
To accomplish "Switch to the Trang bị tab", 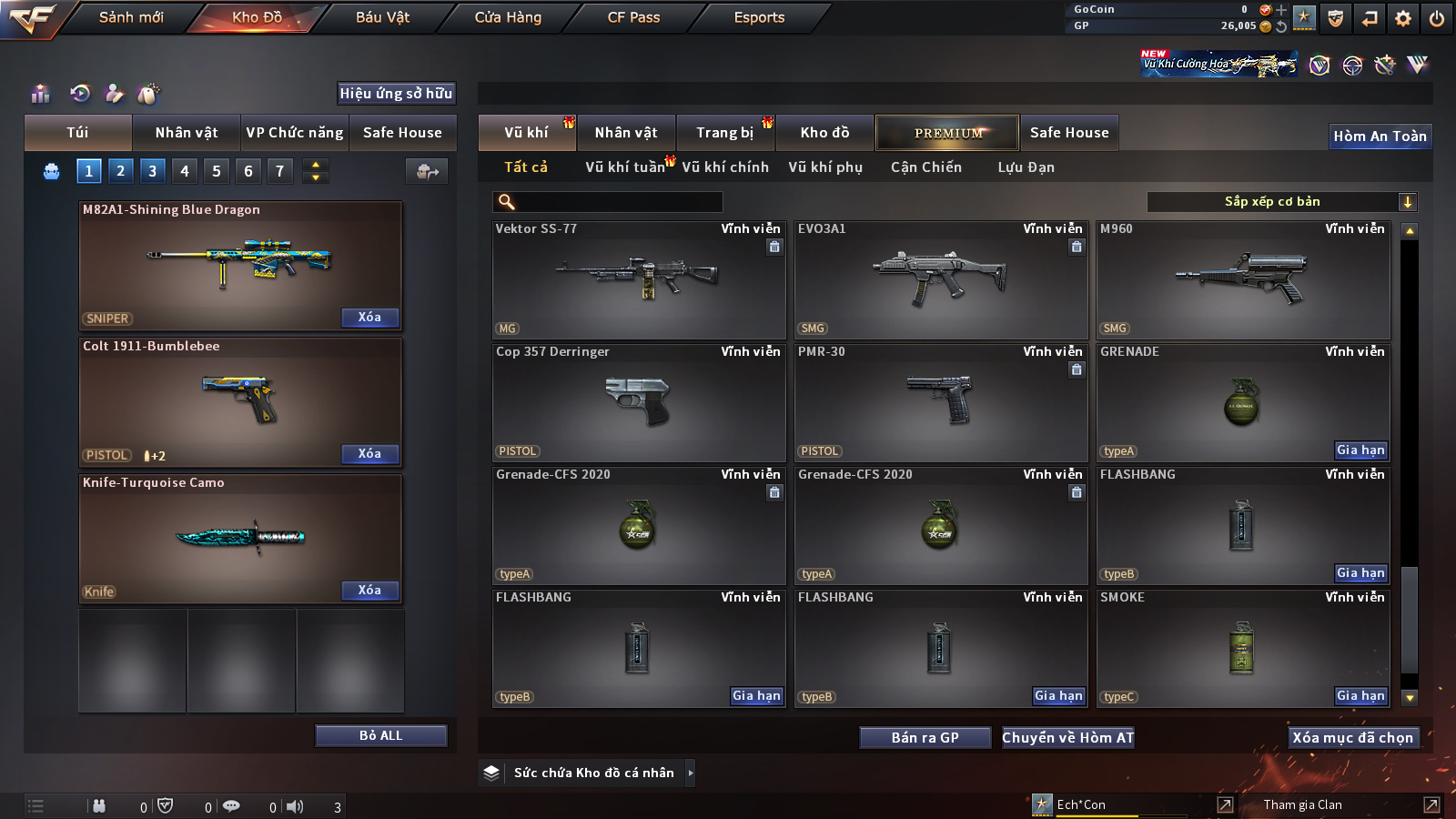I will [724, 133].
